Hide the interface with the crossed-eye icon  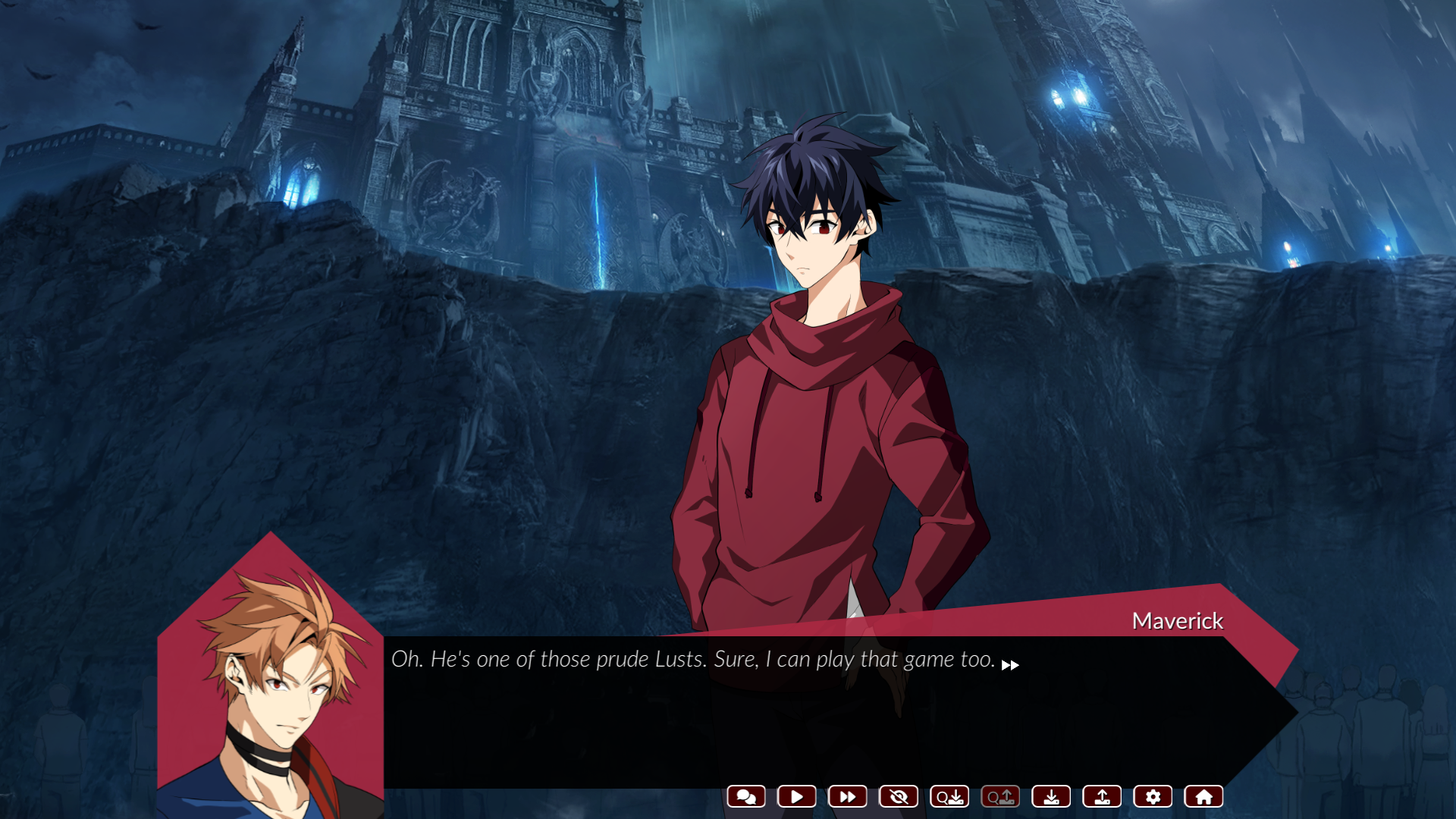[x=899, y=796]
